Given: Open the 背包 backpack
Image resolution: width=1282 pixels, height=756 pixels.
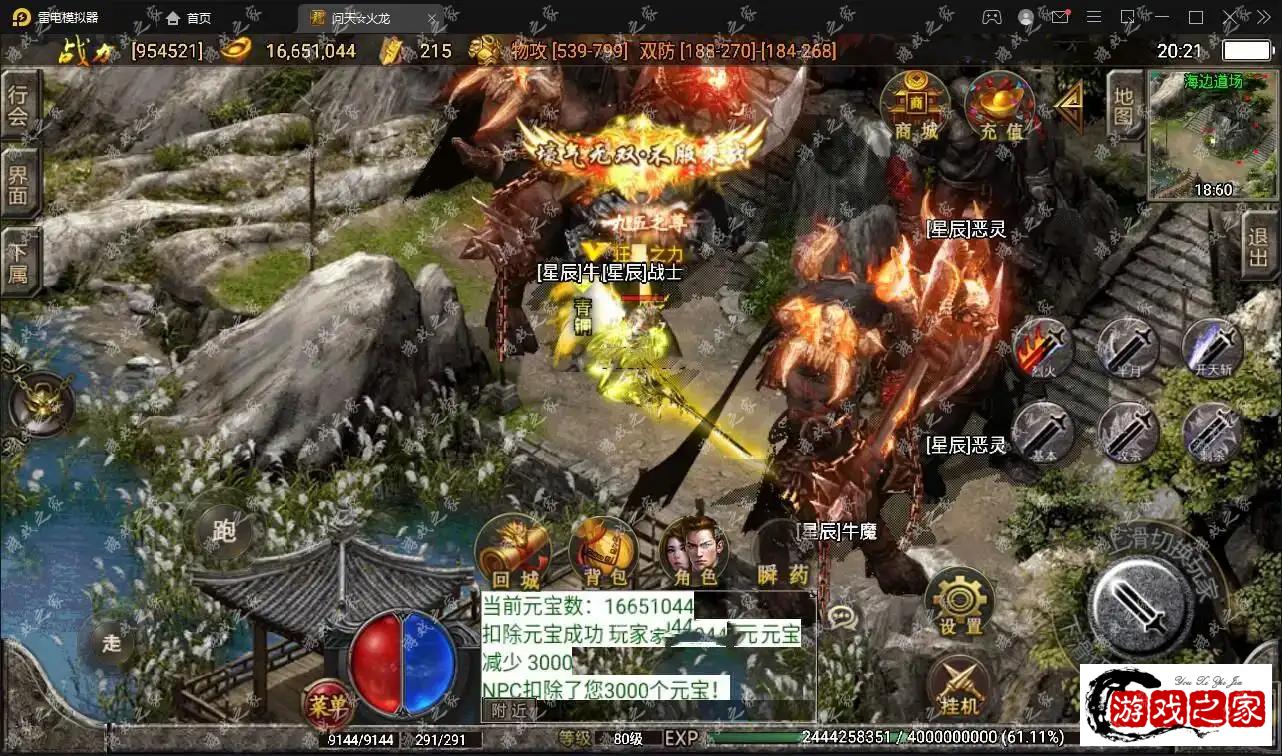Looking at the screenshot, I should click(x=603, y=551).
